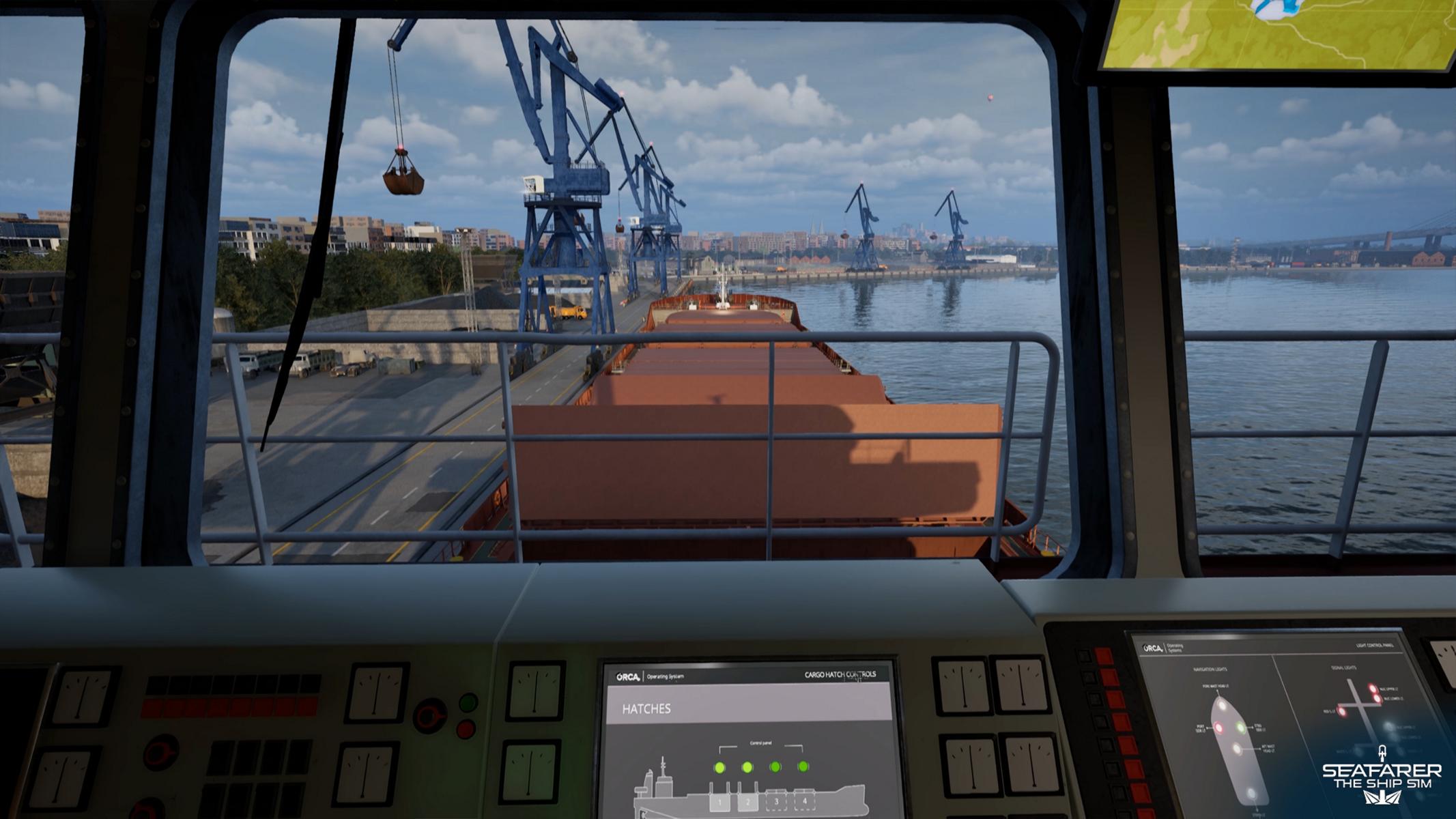1456x819 pixels.
Task: Toggle the green control light above hatch 1
Action: pos(719,768)
